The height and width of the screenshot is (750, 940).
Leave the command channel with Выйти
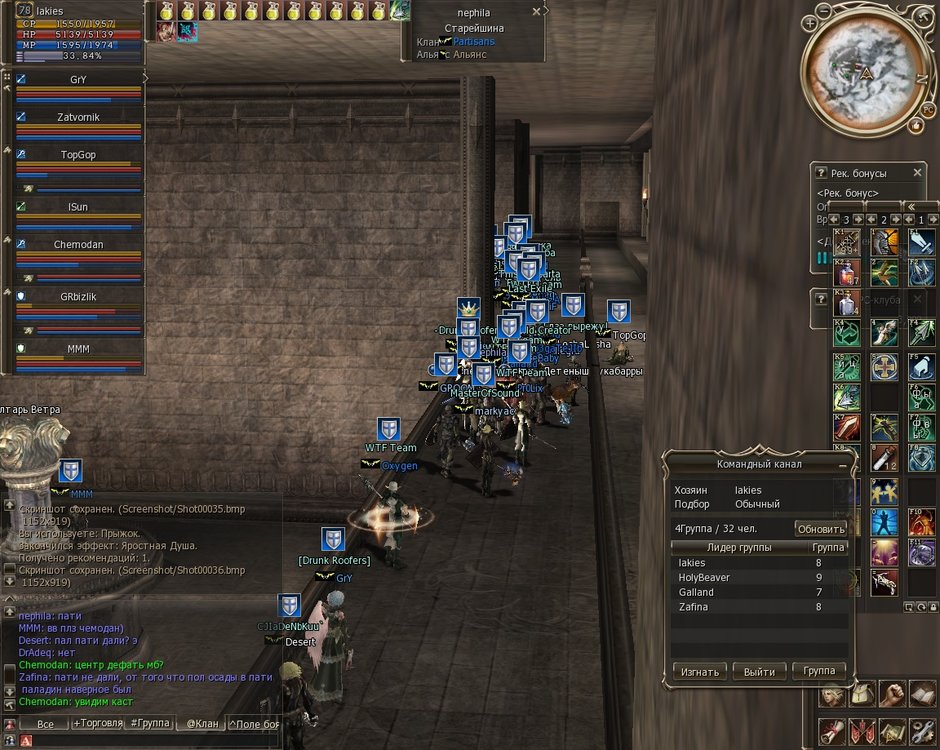759,671
